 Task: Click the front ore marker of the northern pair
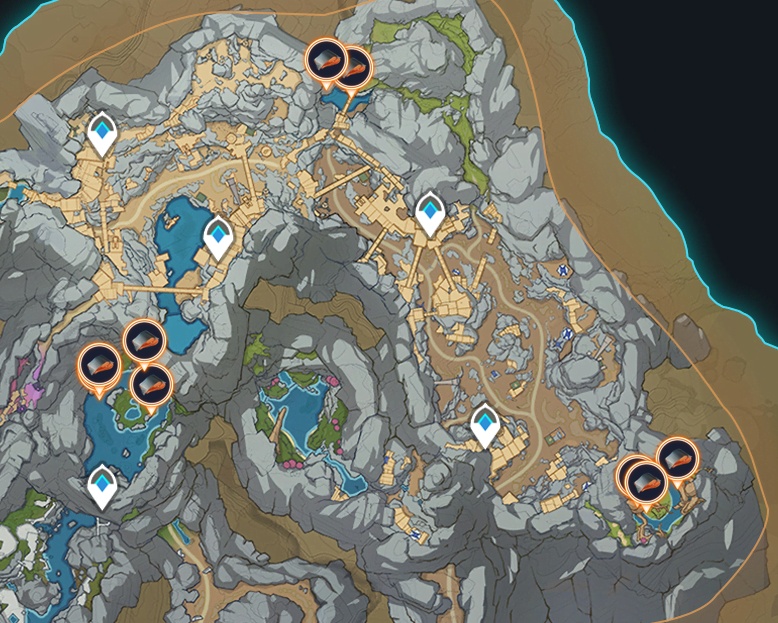[324, 59]
